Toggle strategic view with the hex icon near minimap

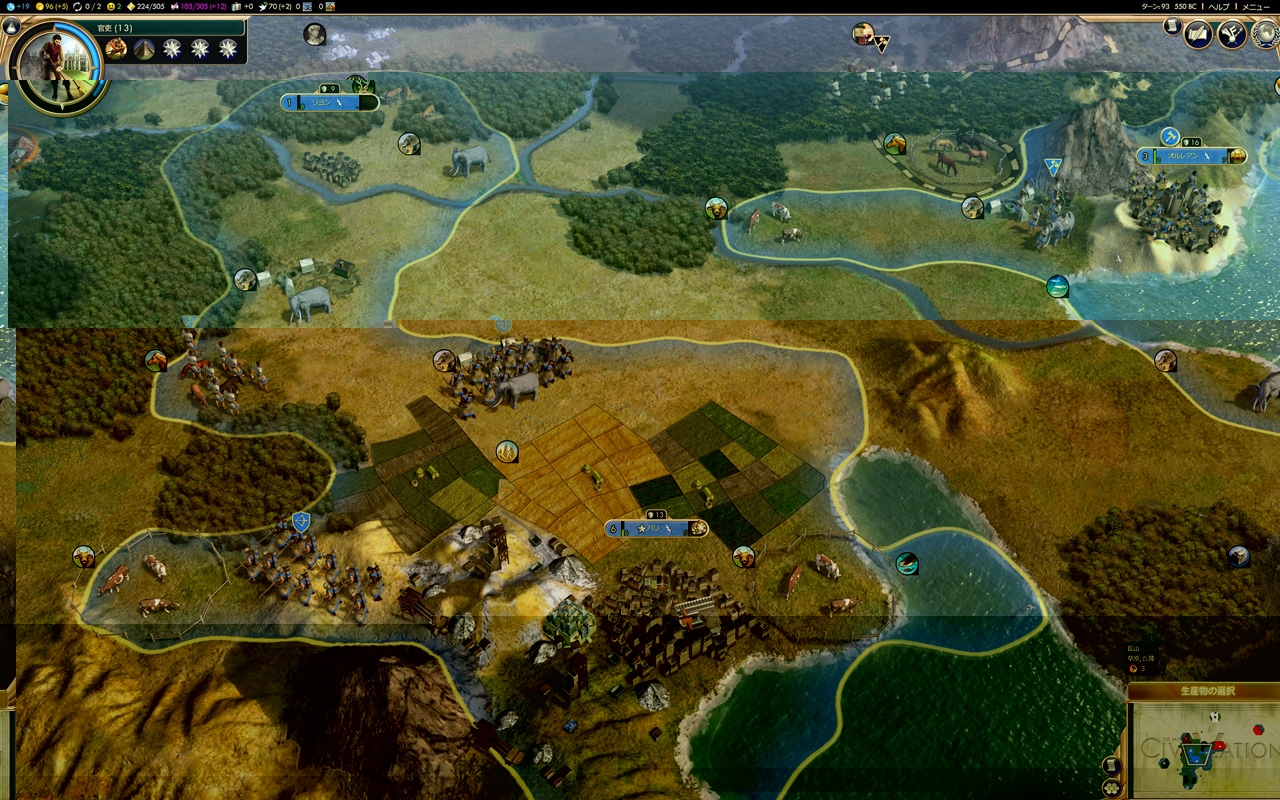[1112, 787]
